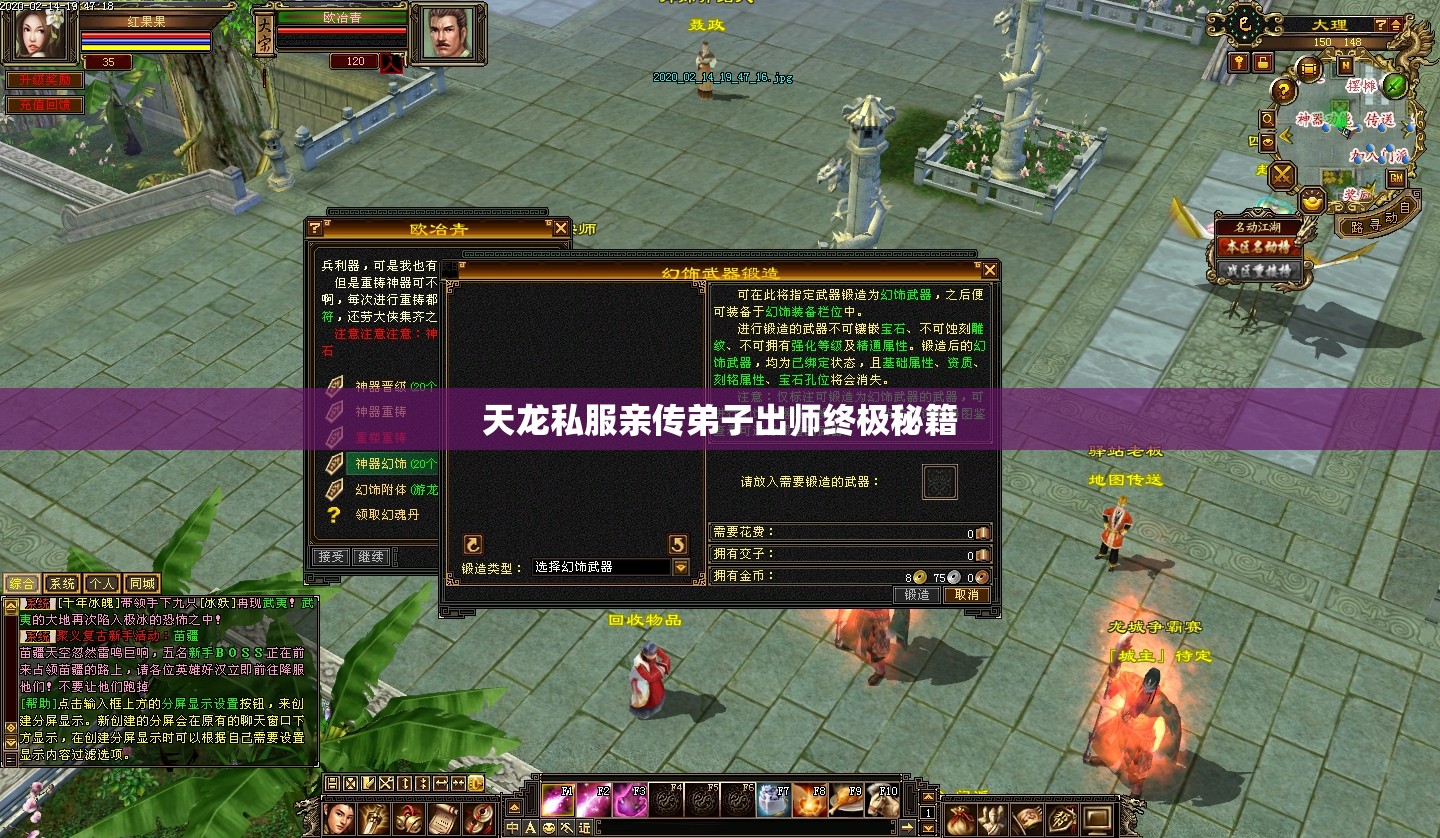
Task: Click the return arrow icon in the forge window
Action: (678, 545)
